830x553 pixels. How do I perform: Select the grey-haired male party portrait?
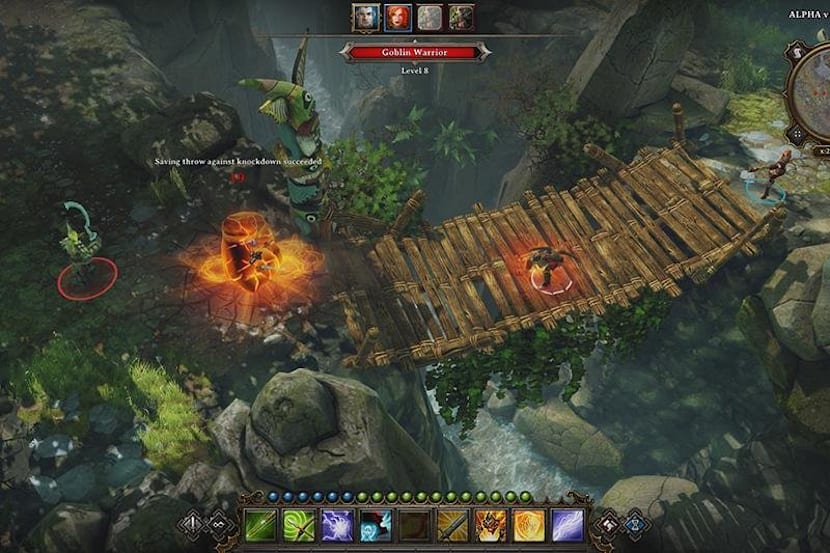365,17
